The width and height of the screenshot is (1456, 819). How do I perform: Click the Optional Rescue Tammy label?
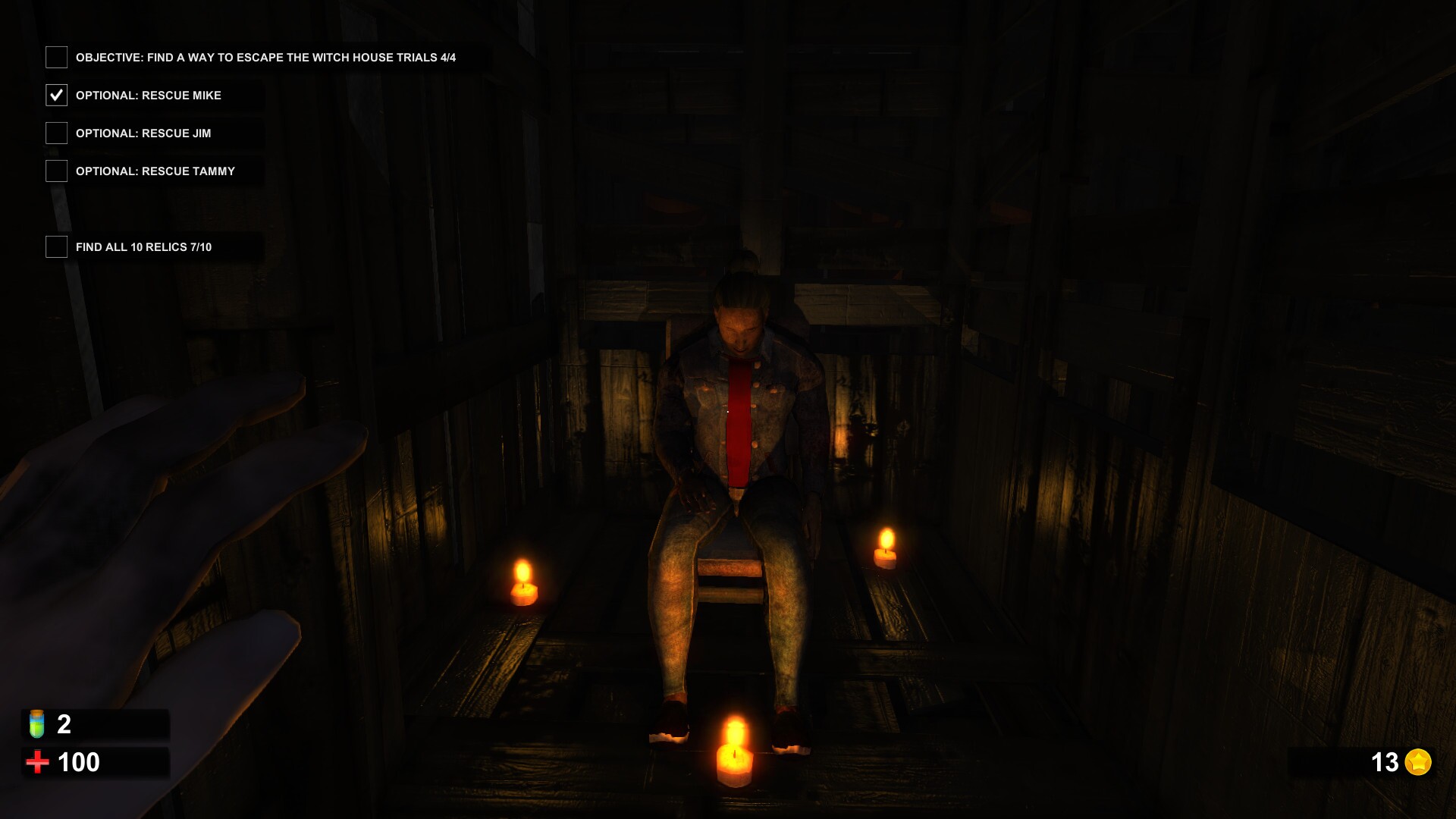pos(155,171)
